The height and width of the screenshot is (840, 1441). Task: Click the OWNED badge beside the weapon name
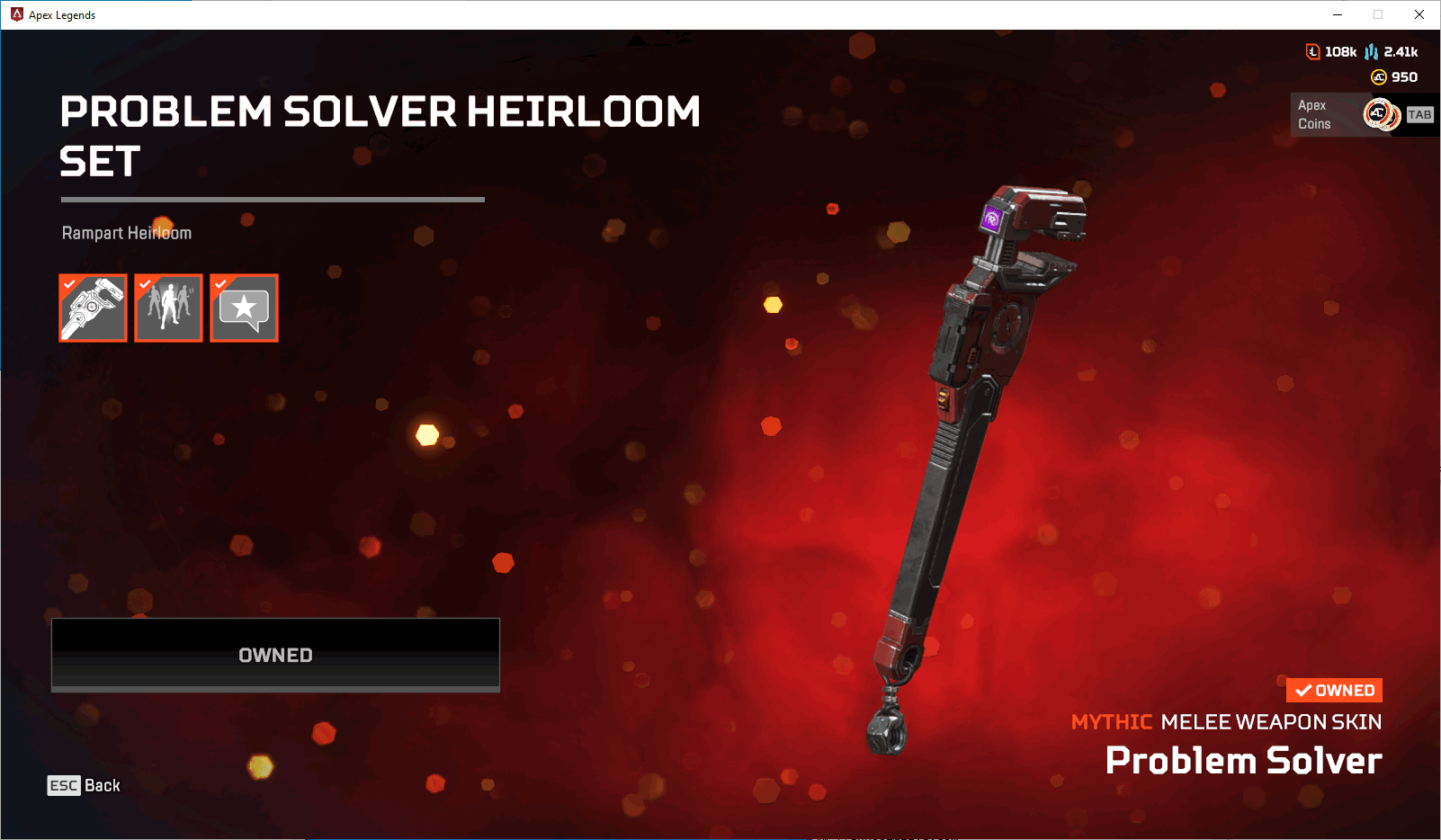click(1334, 690)
